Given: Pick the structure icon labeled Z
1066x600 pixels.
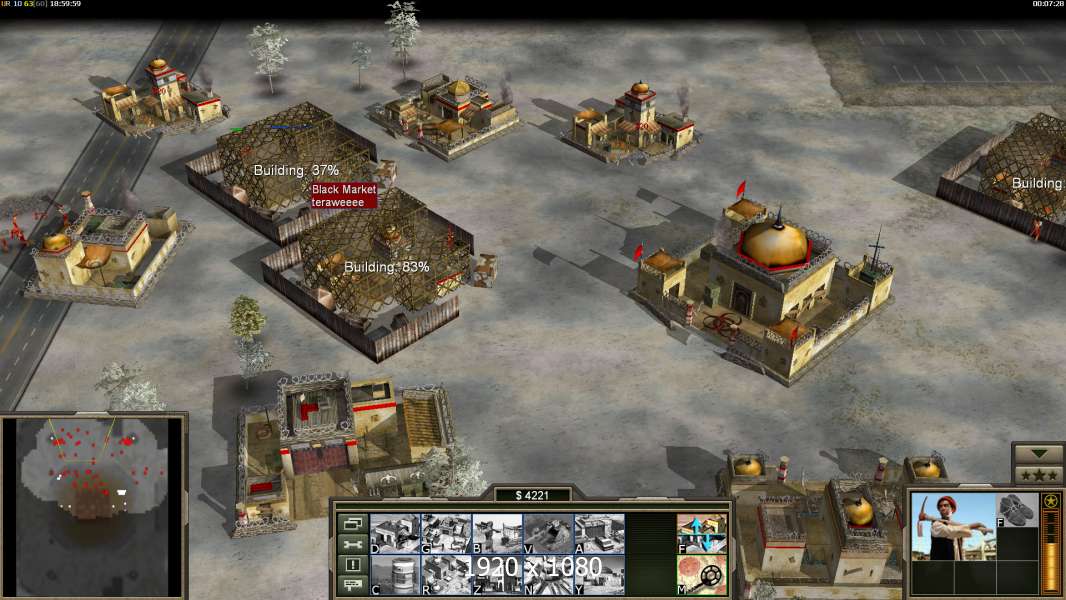Looking at the screenshot, I should coord(497,574).
